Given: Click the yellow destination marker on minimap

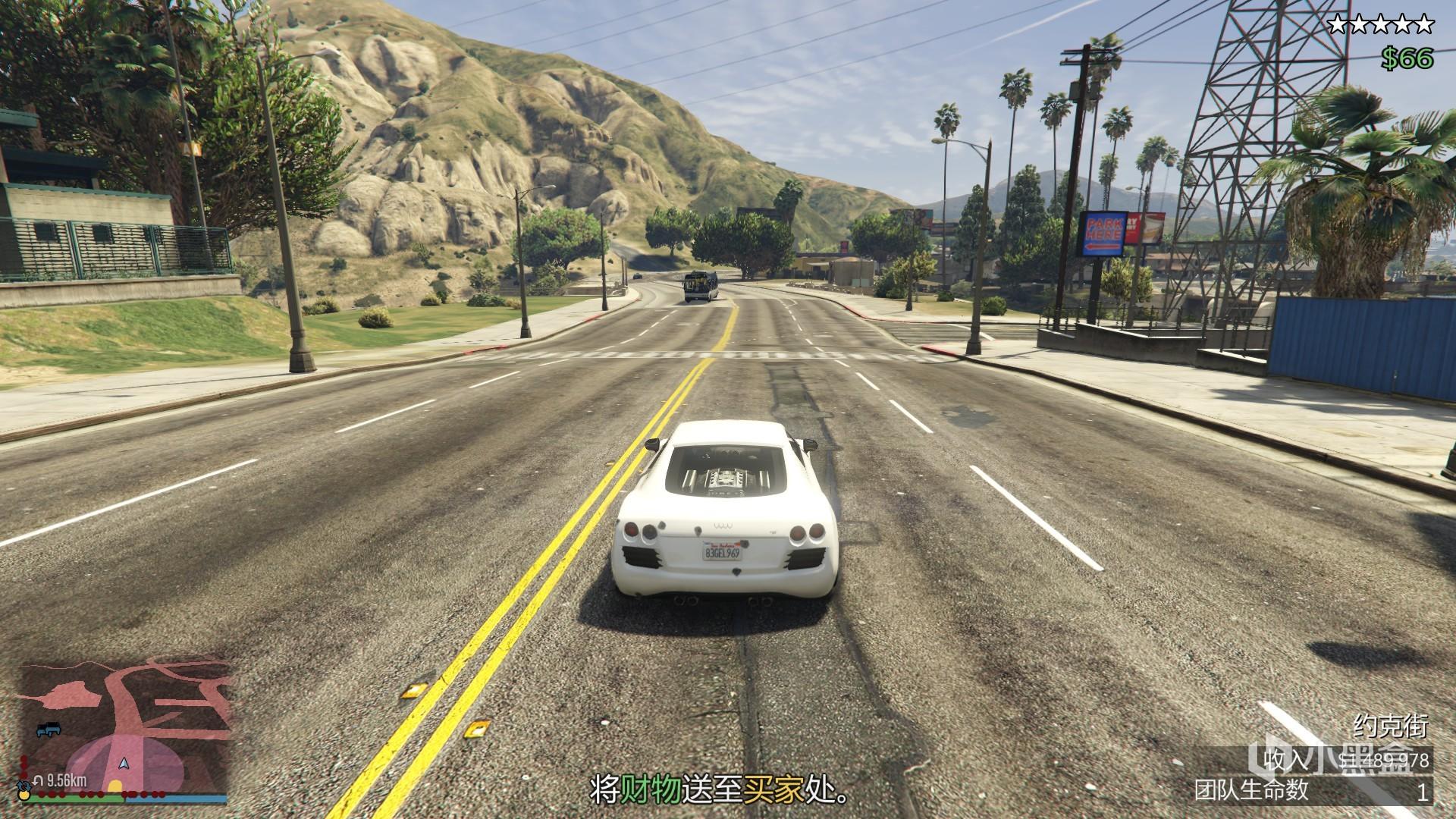Looking at the screenshot, I should pyautogui.click(x=115, y=786).
